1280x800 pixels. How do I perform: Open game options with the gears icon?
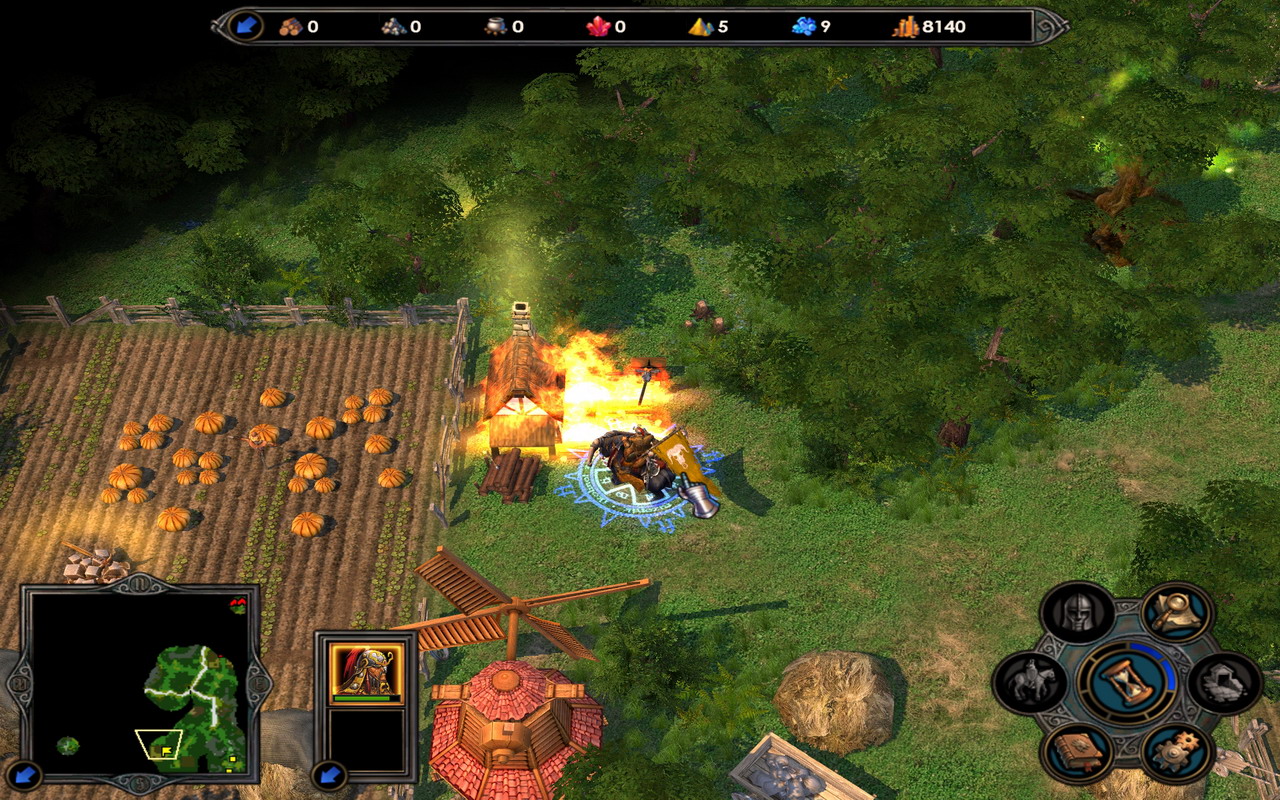click(1176, 752)
